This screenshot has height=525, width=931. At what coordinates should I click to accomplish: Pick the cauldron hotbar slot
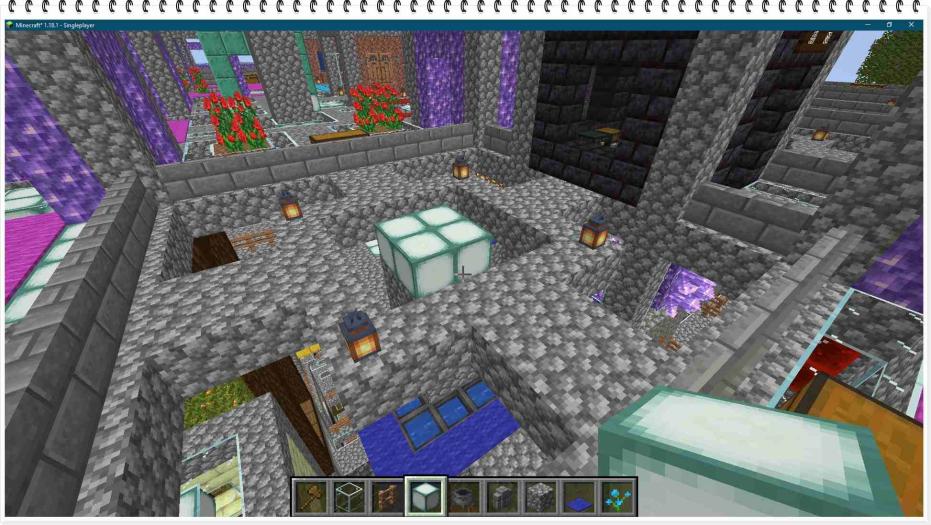coord(463,496)
